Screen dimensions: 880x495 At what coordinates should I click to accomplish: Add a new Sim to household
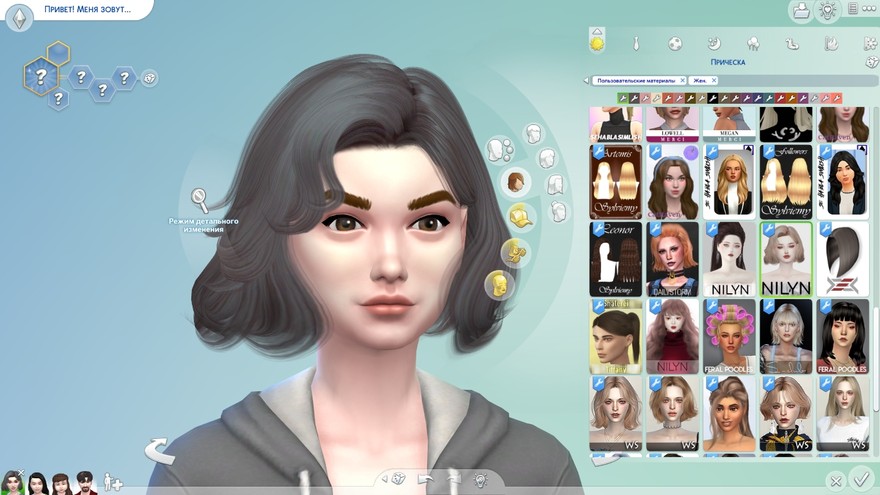click(x=113, y=483)
